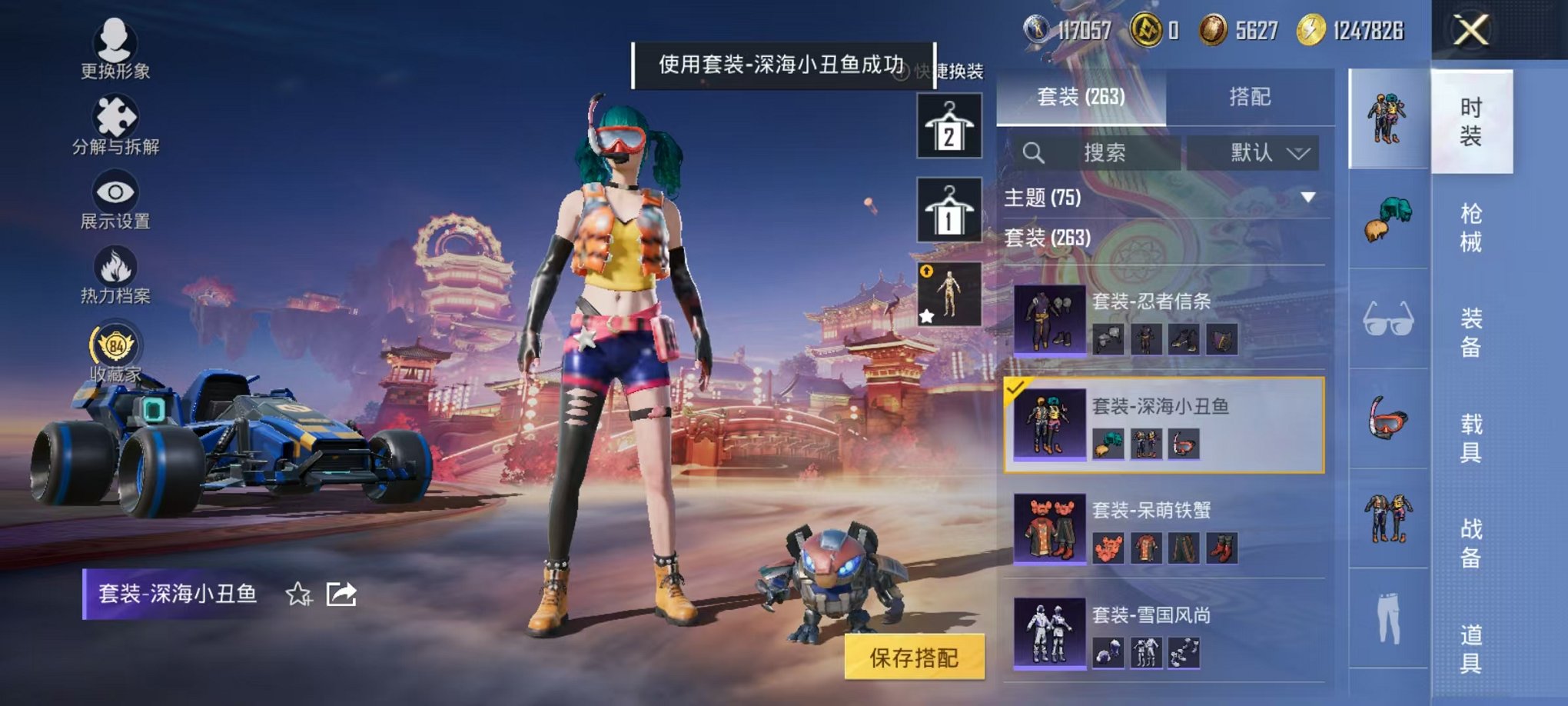Image resolution: width=1568 pixels, height=706 pixels.
Task: Click the magnifier search icon
Action: point(1034,152)
